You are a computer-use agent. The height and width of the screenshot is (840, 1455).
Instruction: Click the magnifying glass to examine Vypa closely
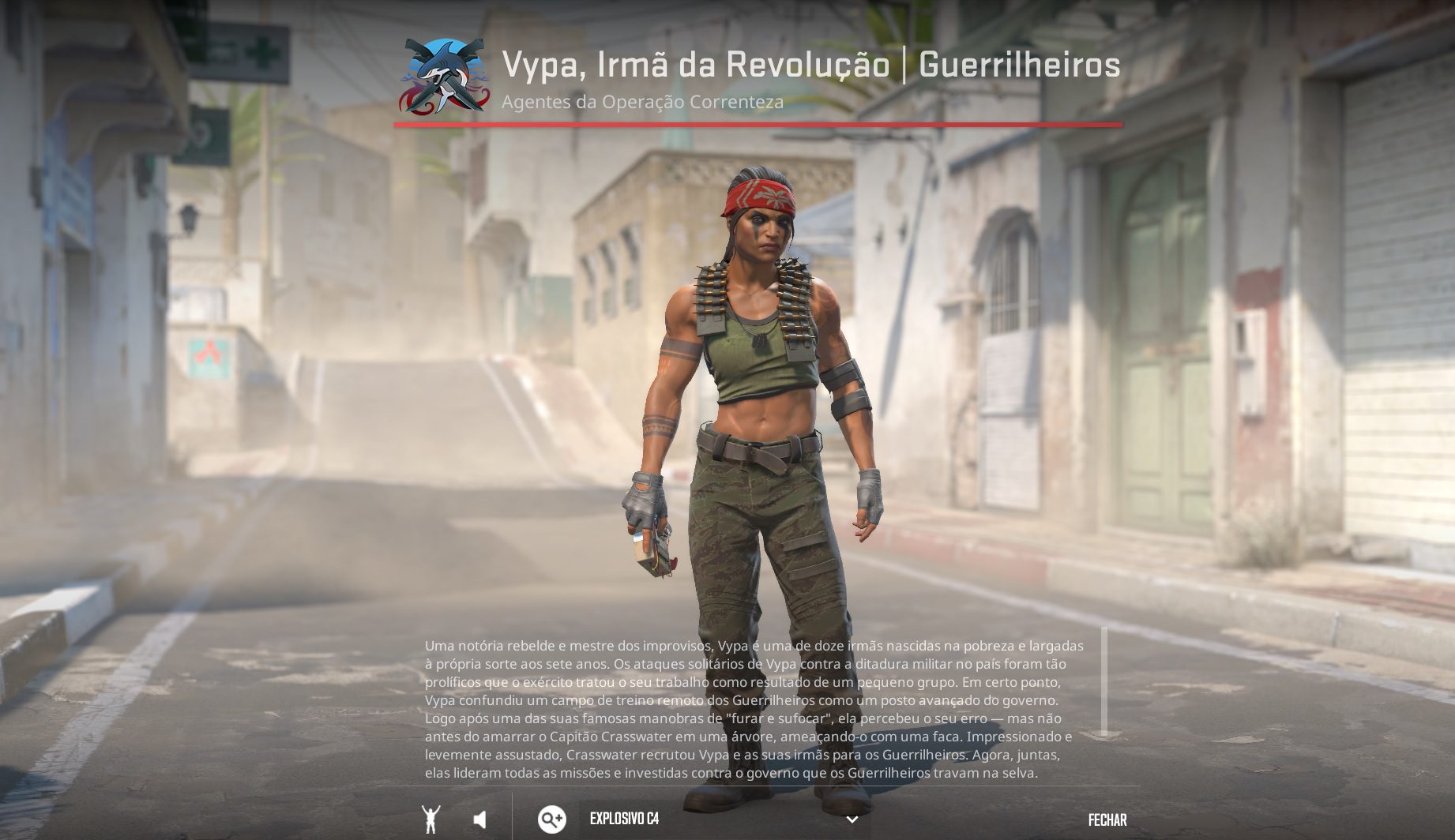click(x=551, y=819)
